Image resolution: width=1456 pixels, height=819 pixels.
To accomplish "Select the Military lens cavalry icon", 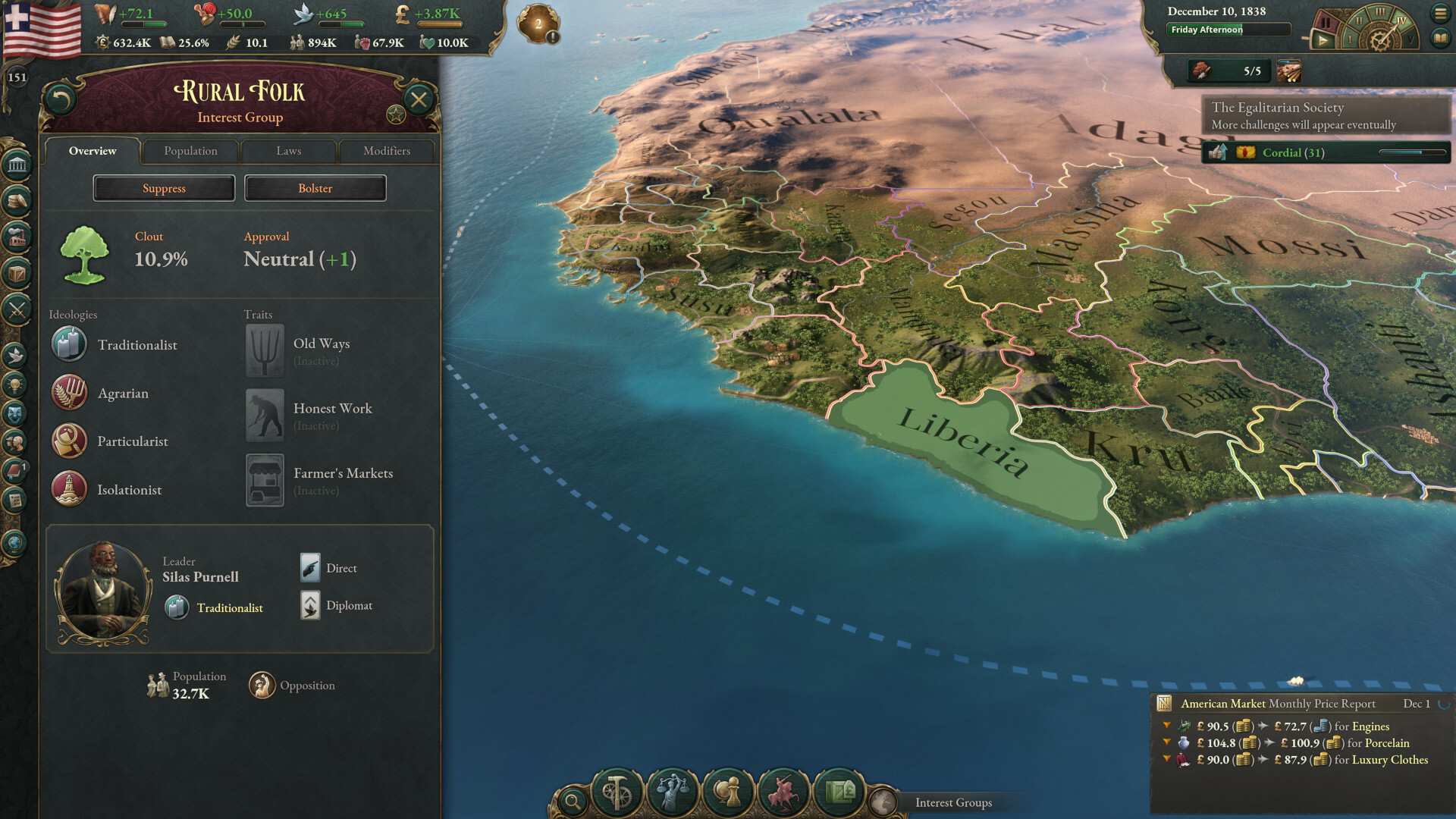I will coord(783,791).
